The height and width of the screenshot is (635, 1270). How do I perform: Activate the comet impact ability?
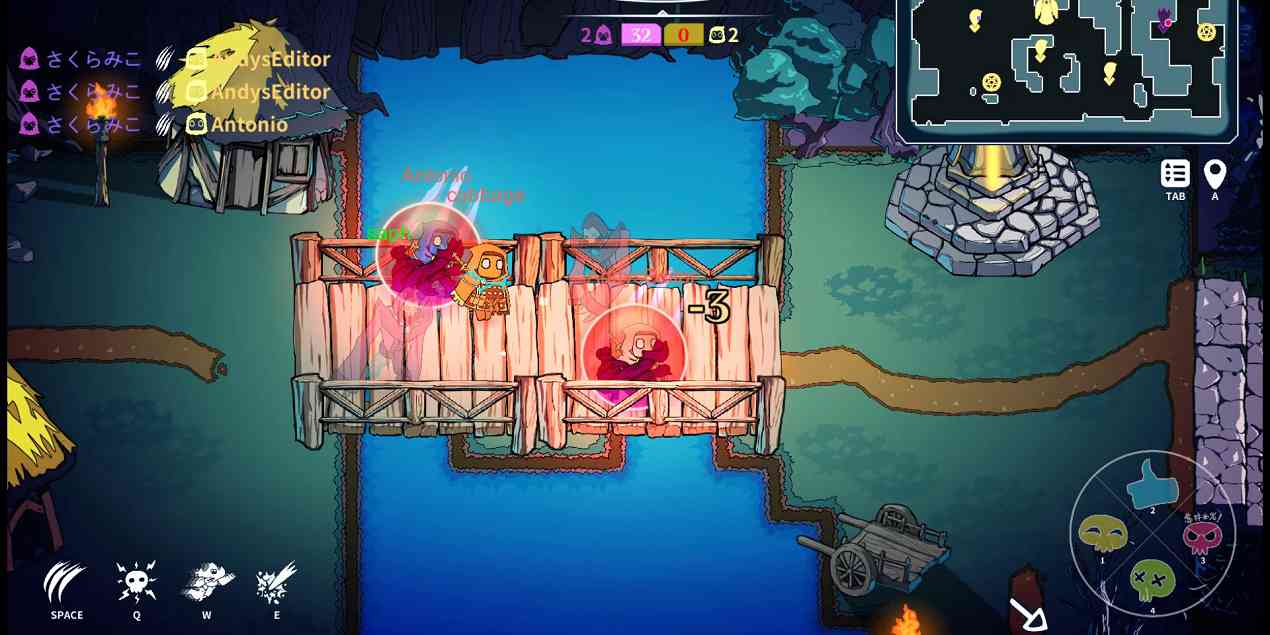(x=277, y=581)
